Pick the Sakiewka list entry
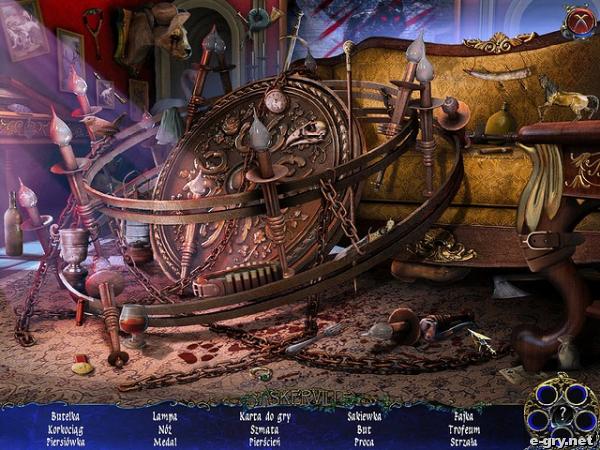 (364, 414)
